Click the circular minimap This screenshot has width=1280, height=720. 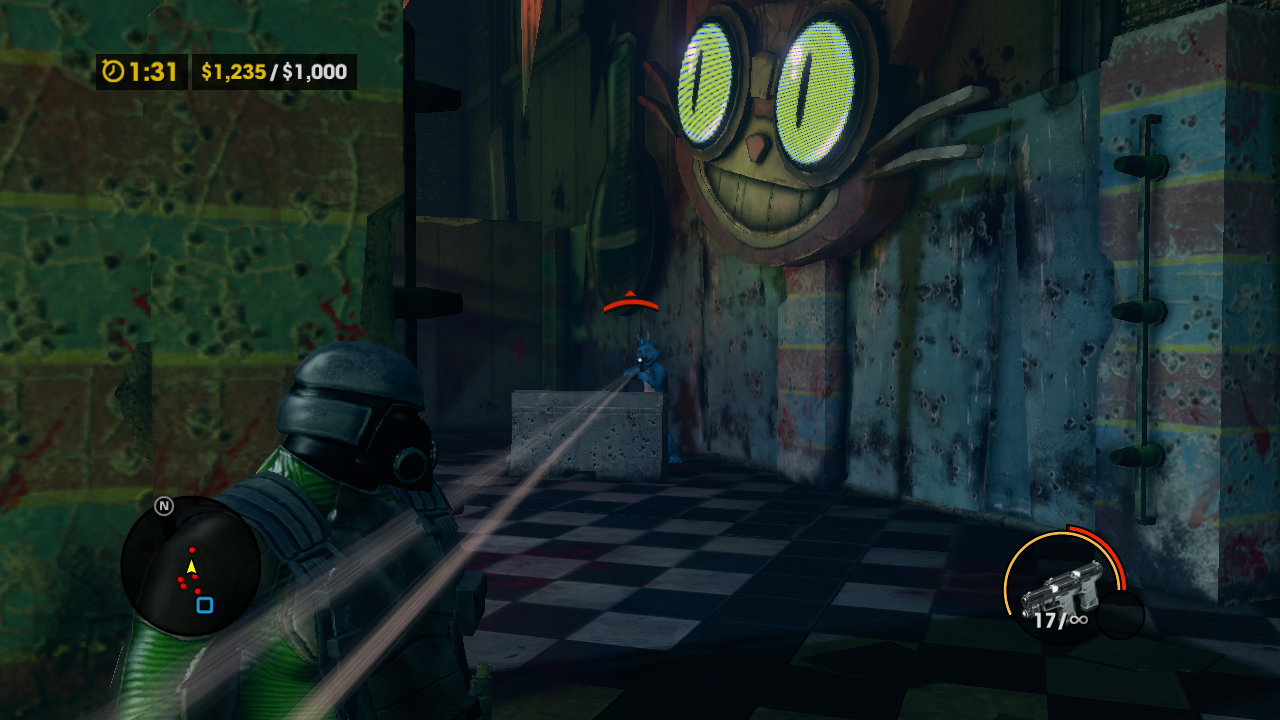click(x=190, y=566)
